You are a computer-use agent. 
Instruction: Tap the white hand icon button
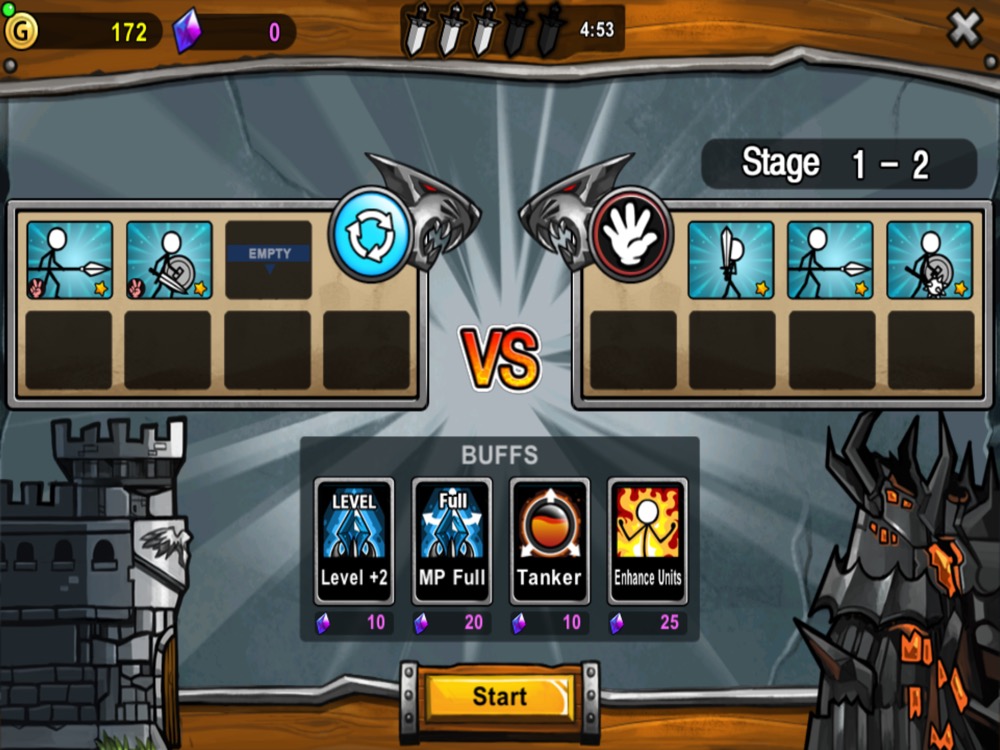click(629, 234)
